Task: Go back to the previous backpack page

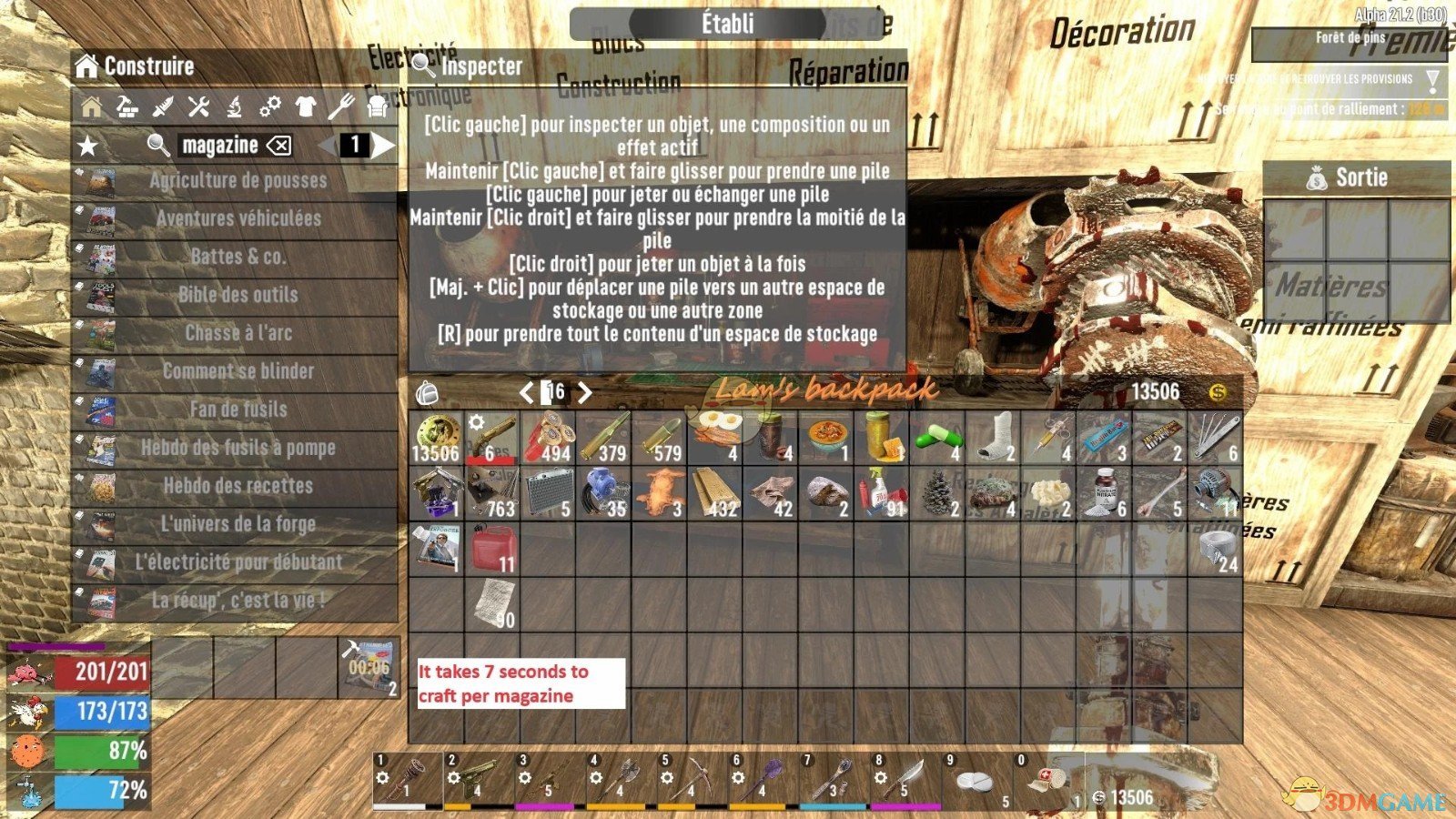Action: 528,391
